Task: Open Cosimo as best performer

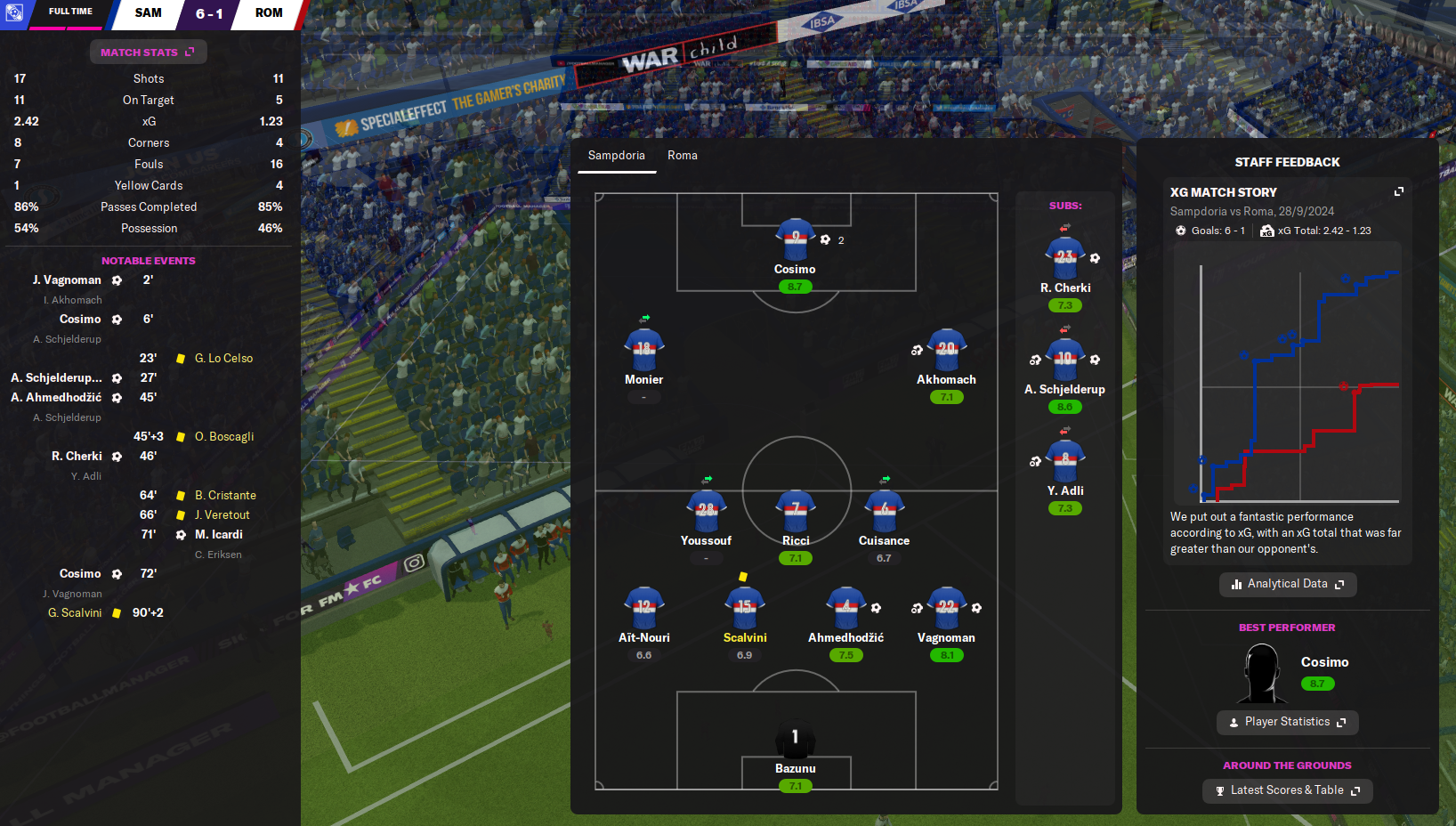Action: click(x=1324, y=662)
